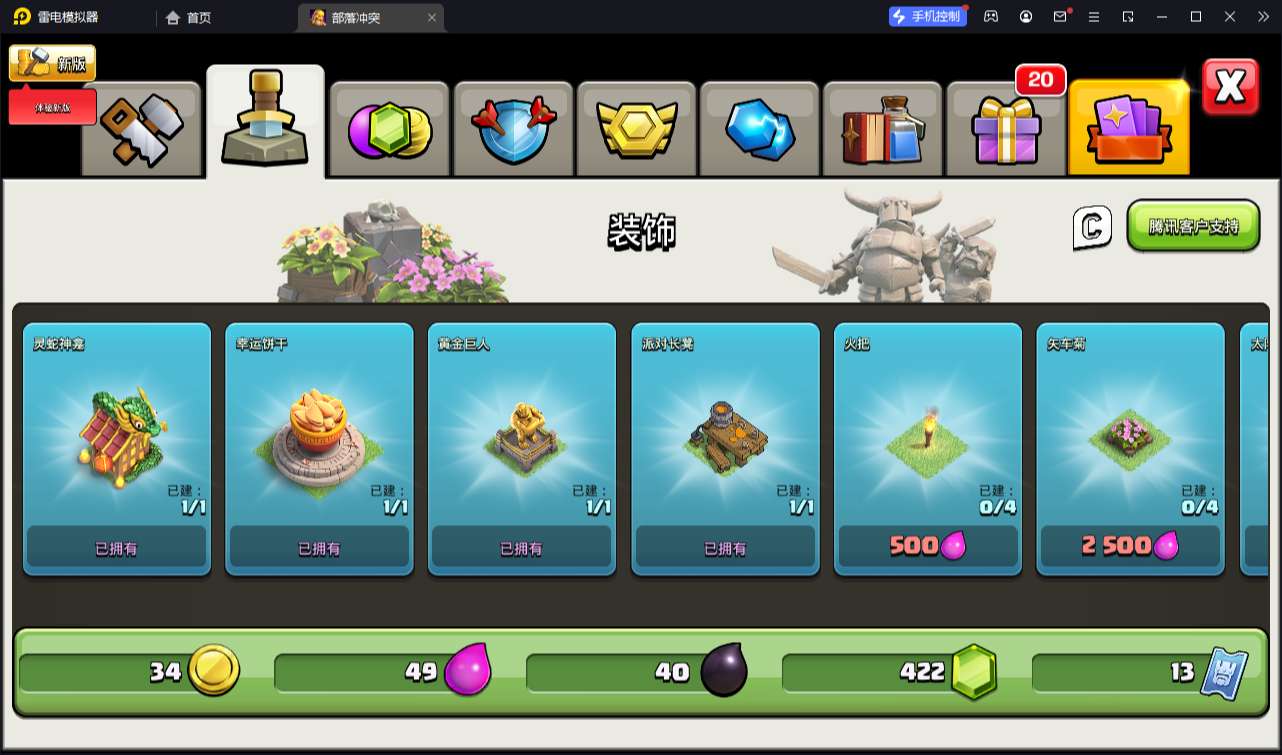Open the shield with arrows defense tab
Image resolution: width=1282 pixels, height=755 pixels.
[x=513, y=130]
